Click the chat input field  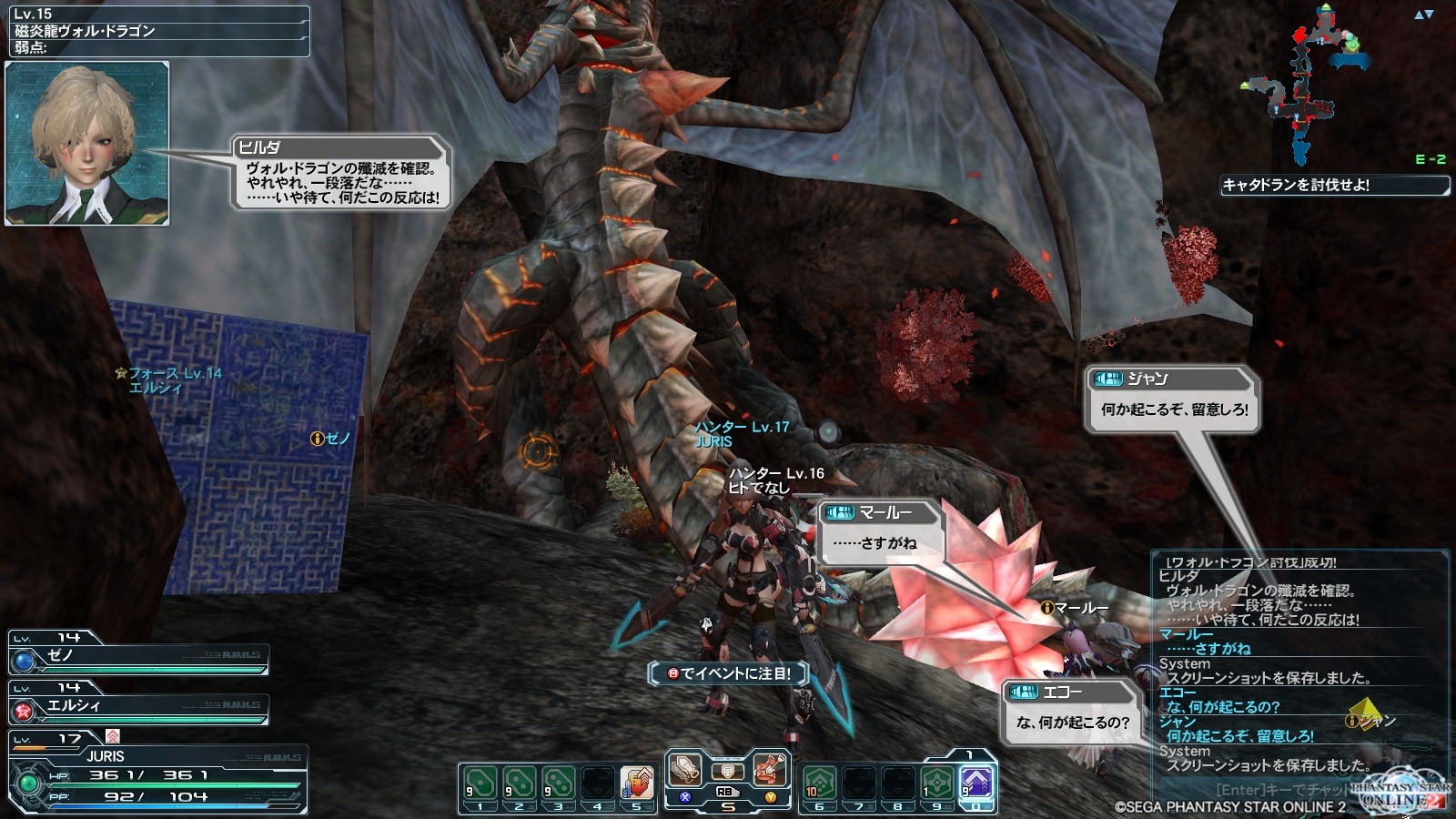pos(1274,790)
